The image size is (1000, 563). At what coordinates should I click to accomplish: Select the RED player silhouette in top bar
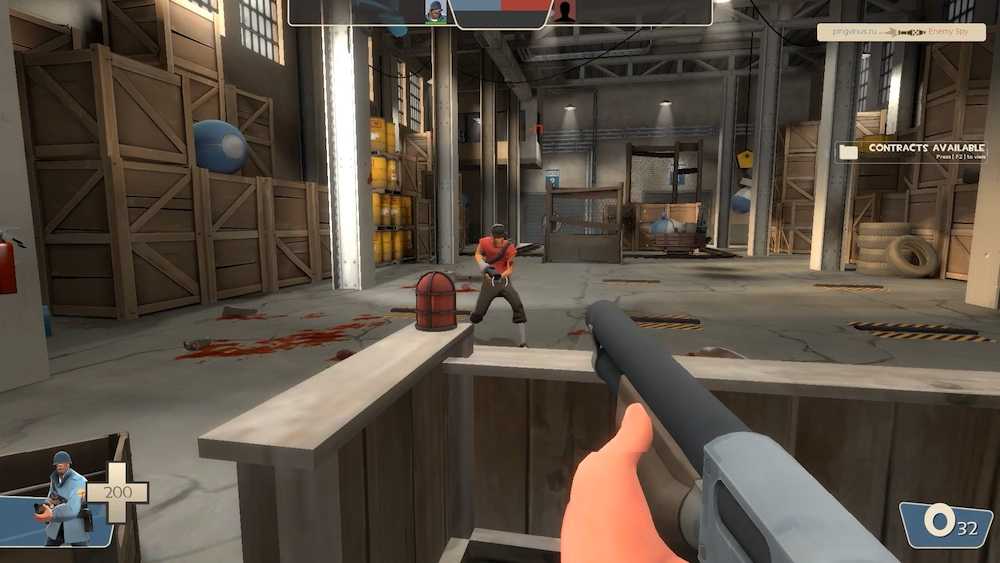565,12
